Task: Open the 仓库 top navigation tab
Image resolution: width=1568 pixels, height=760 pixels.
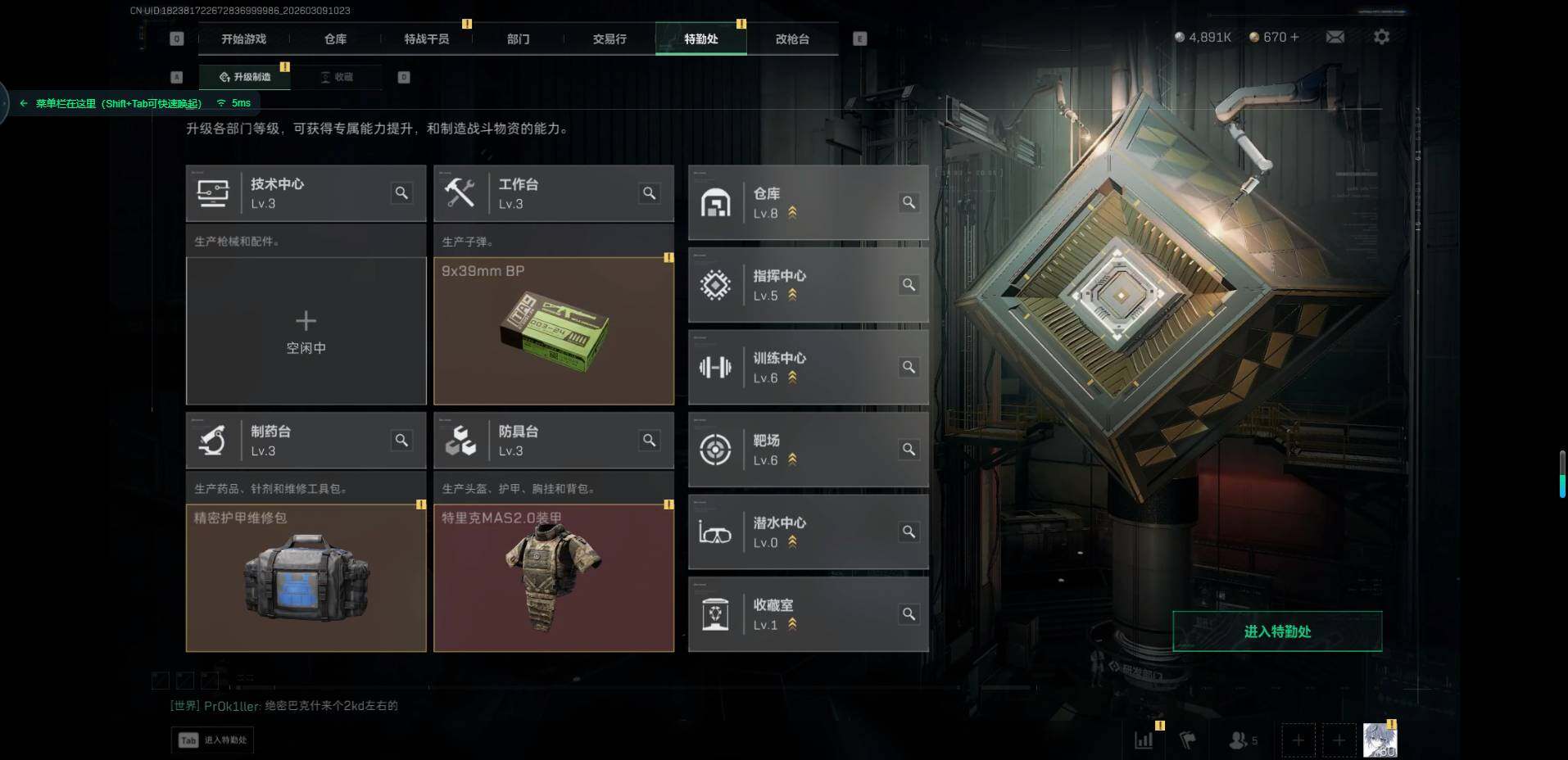Action: tap(335, 38)
